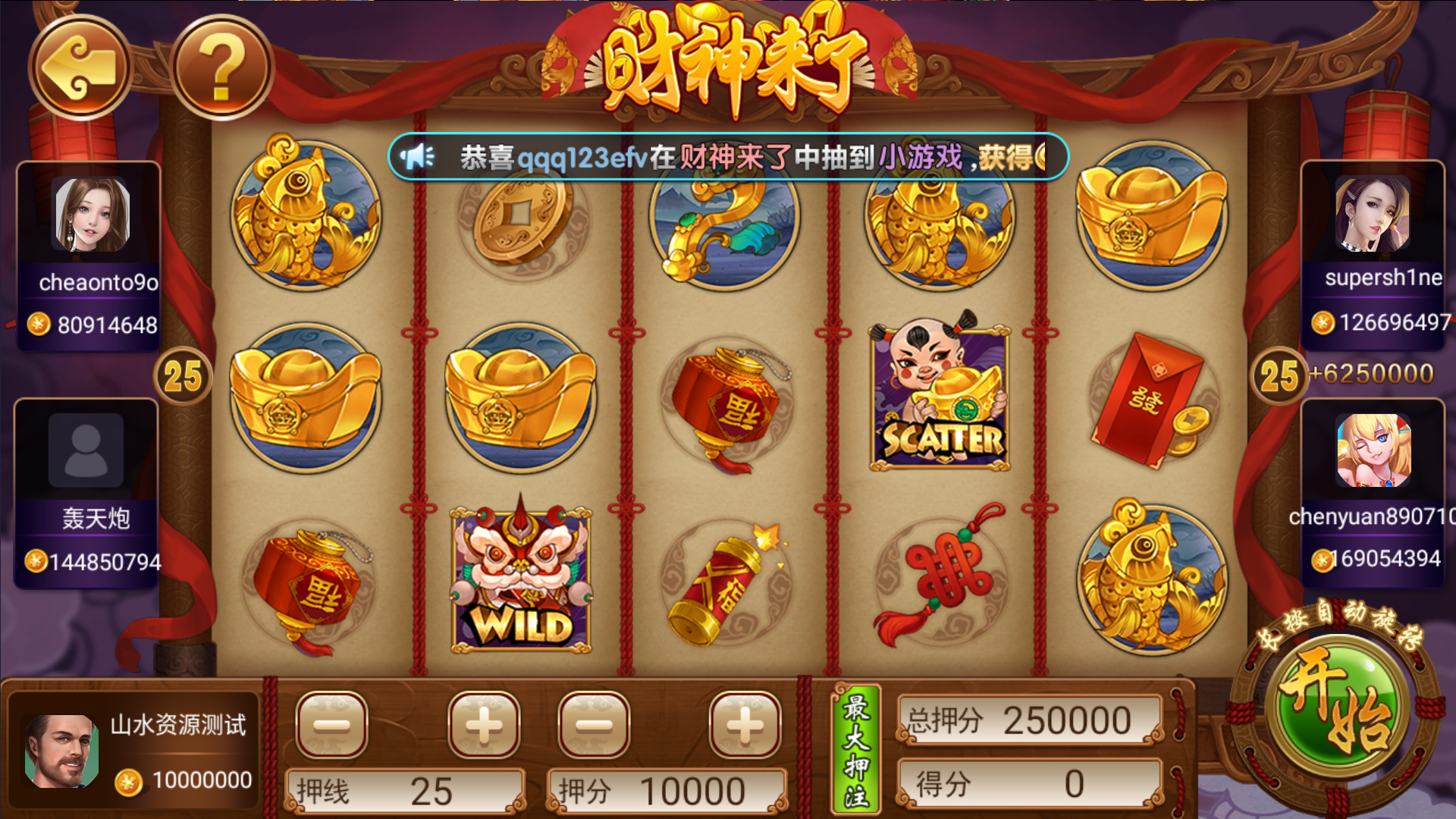Increase the 押线 line count with plus
The image size is (1456, 819).
pos(483,724)
